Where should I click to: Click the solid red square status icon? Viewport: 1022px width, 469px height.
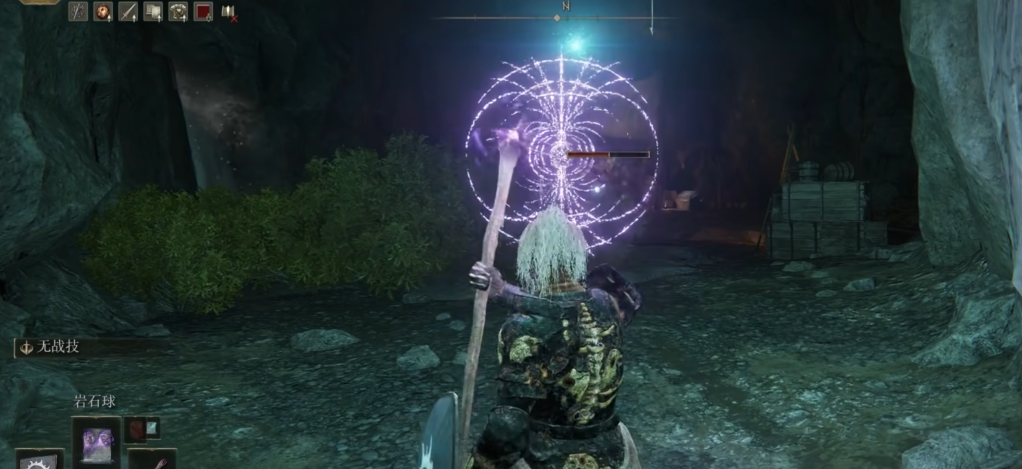point(203,11)
